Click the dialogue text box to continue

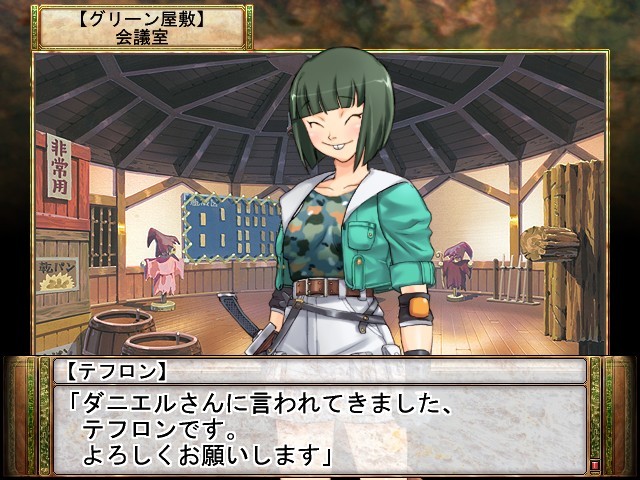(318, 427)
